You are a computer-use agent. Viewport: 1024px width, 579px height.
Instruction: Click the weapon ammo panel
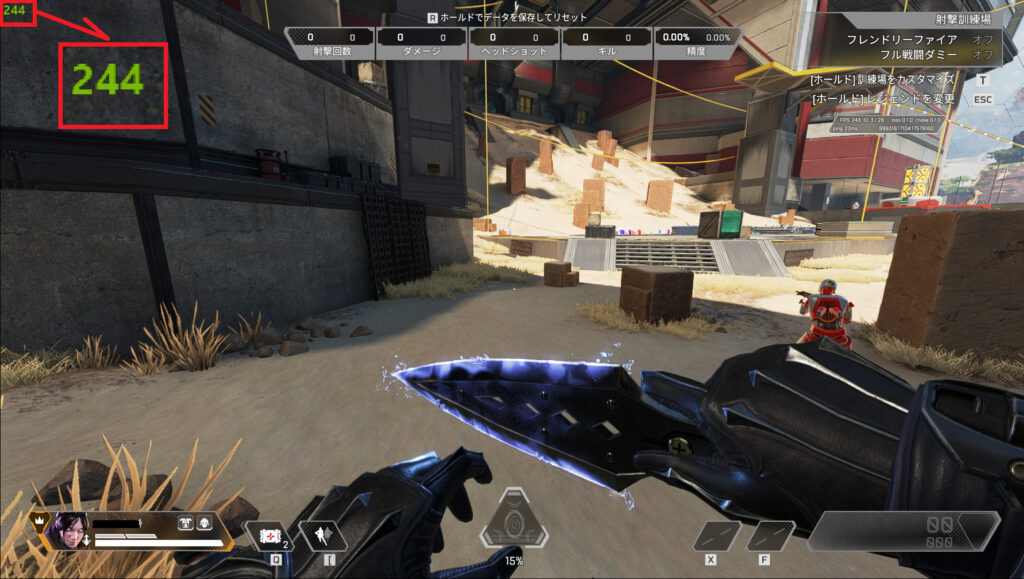click(x=903, y=531)
